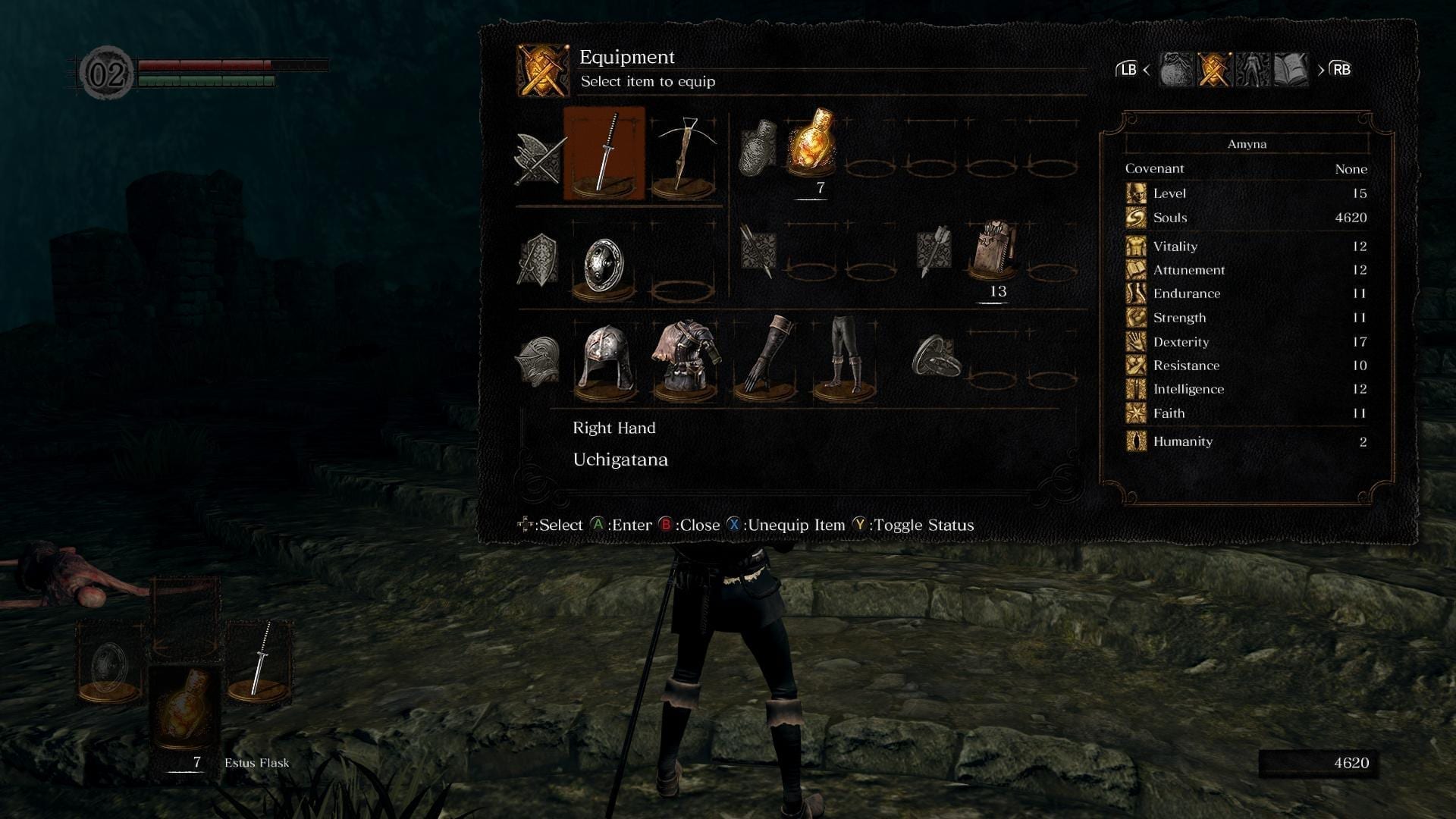
Task: Open the character status tab
Action: coord(1252,70)
